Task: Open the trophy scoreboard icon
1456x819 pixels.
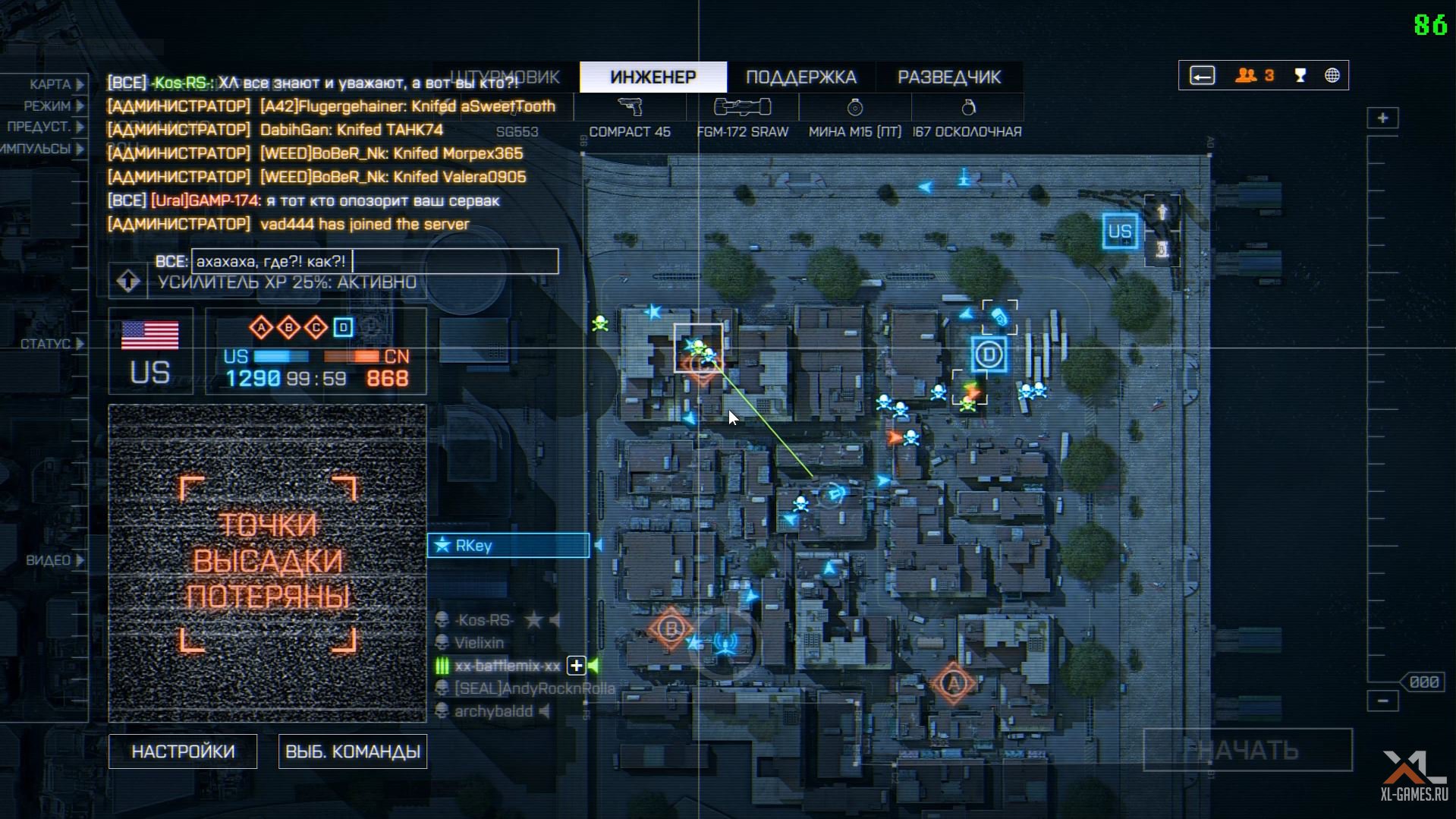Action: 1300,76
